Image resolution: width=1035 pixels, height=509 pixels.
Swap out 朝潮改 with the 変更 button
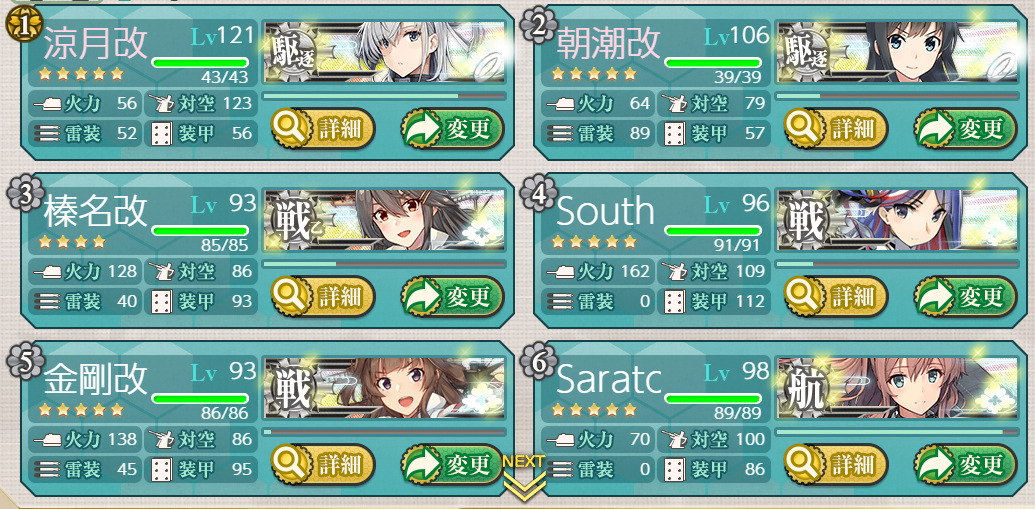964,128
